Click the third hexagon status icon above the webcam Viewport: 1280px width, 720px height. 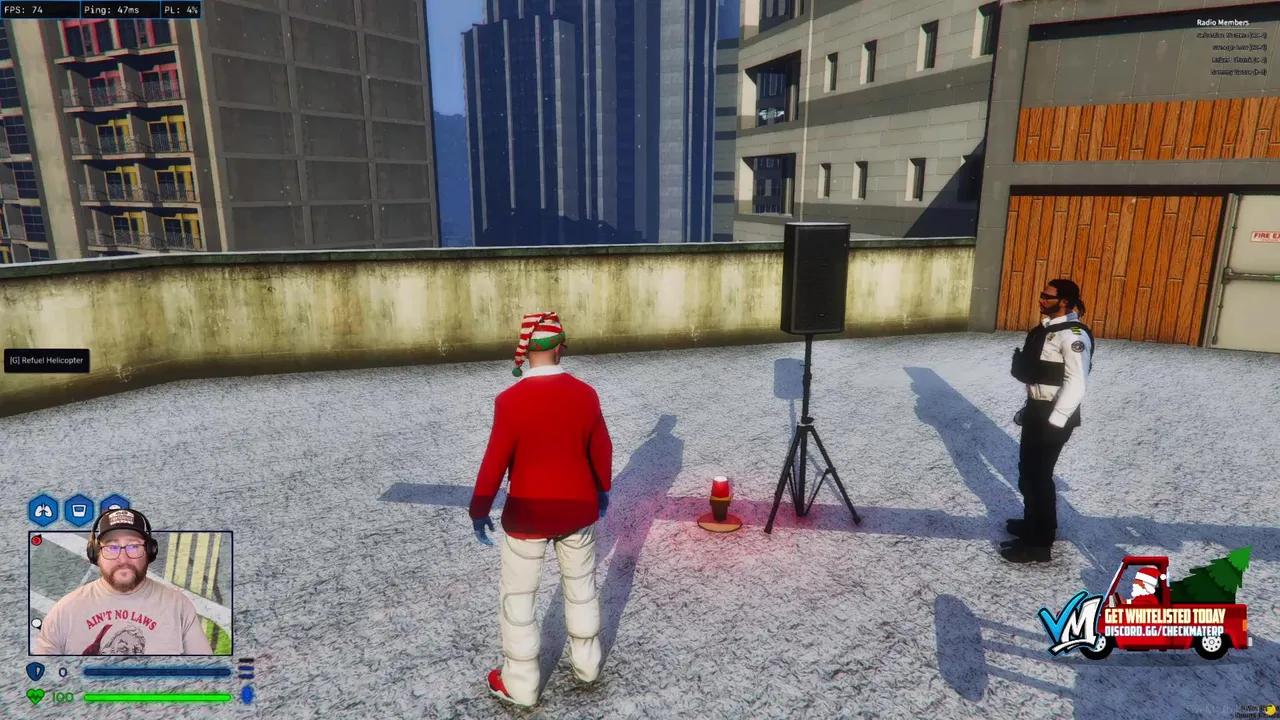click(x=113, y=506)
